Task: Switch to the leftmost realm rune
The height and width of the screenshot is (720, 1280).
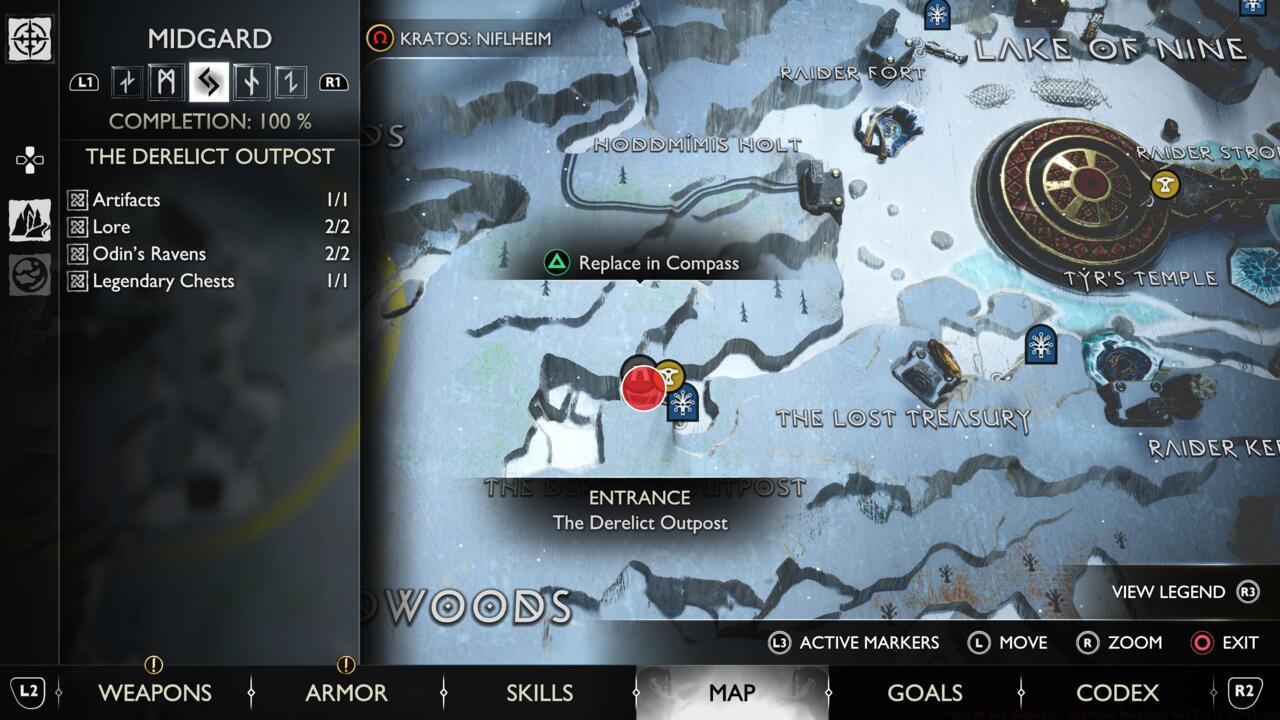Action: [x=126, y=82]
